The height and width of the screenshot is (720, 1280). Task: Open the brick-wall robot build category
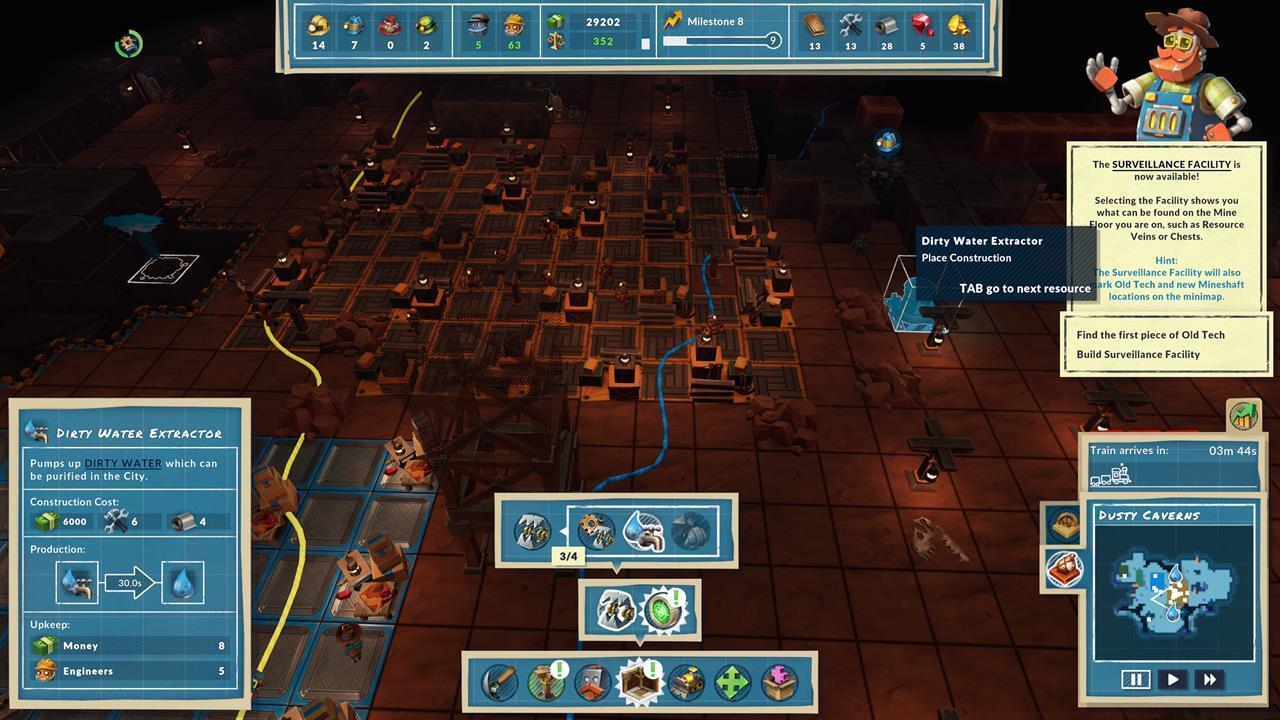592,683
